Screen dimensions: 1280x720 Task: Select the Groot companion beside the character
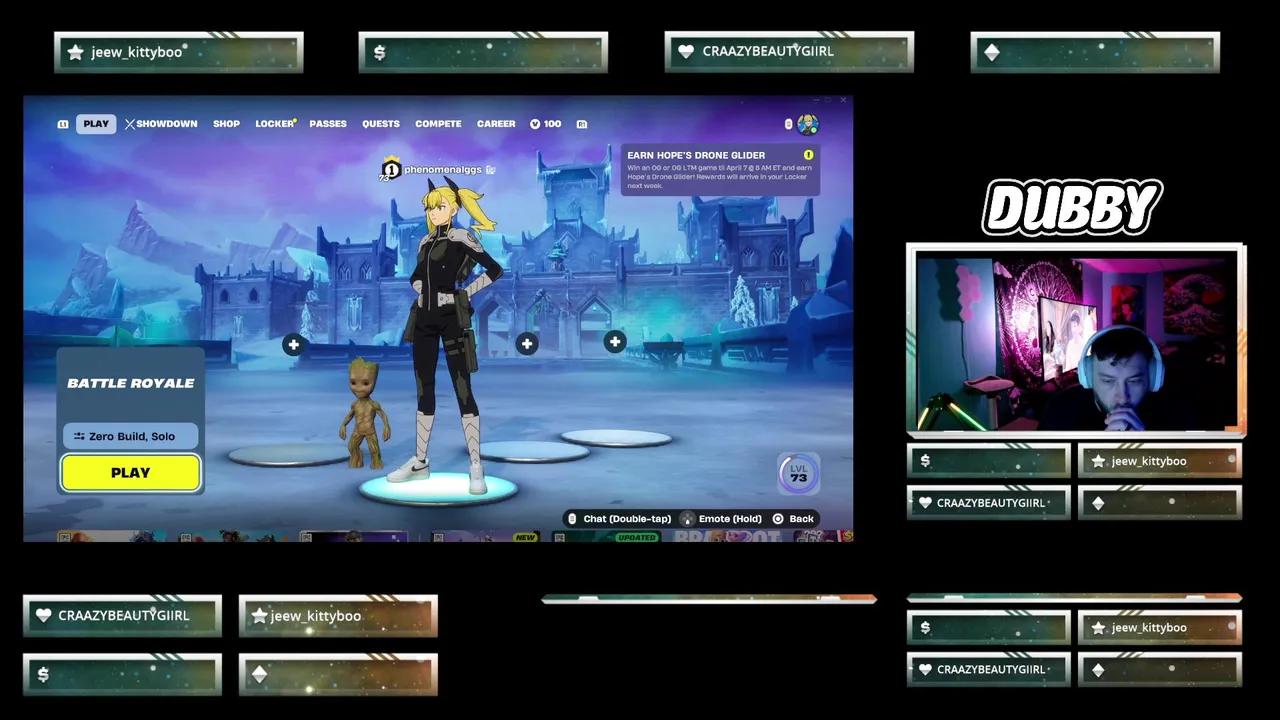(363, 410)
